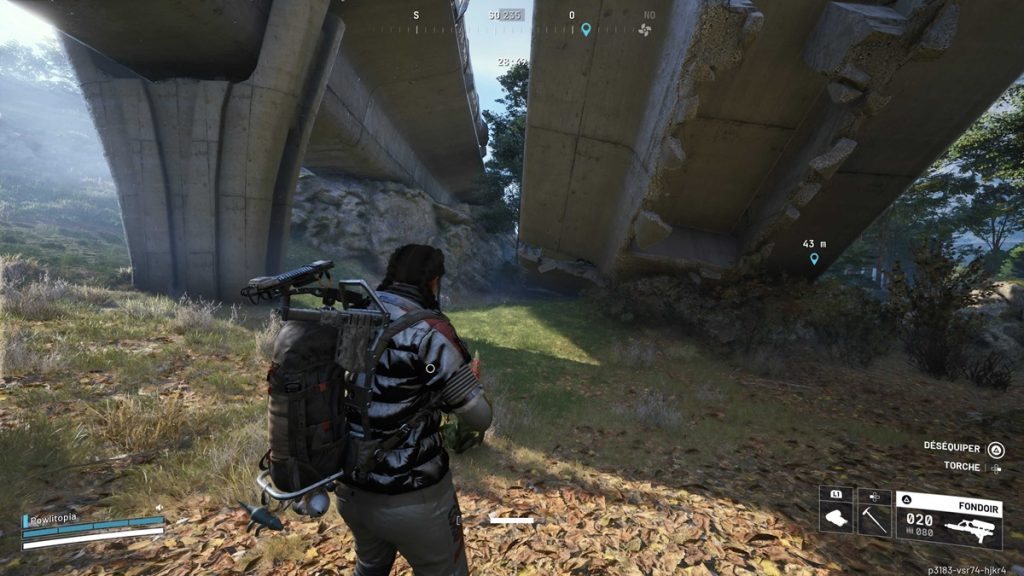
Task: Click the blue waypoint marker on the compass
Action: (x=586, y=30)
